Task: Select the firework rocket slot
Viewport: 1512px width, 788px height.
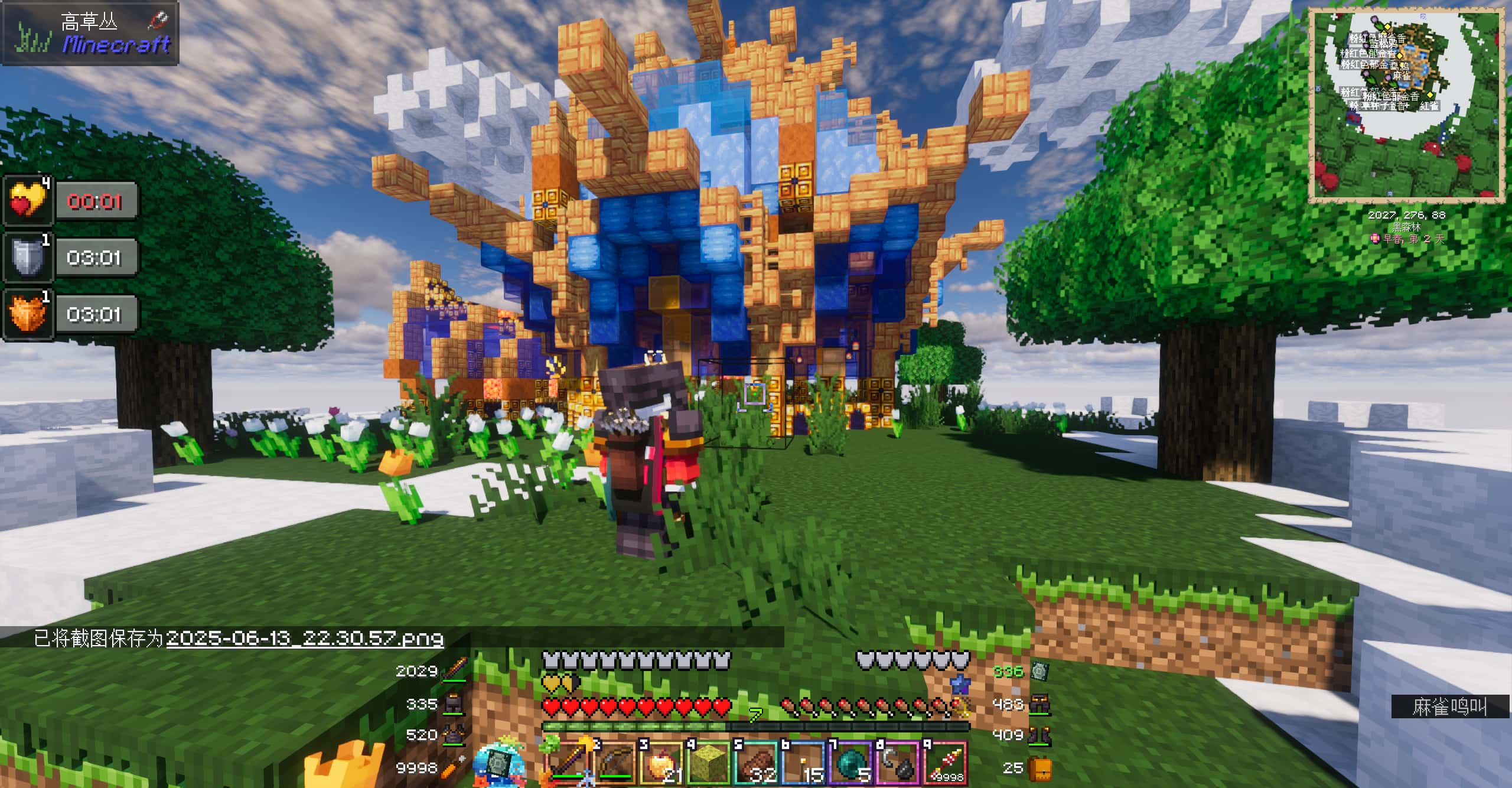Action: coord(945,762)
